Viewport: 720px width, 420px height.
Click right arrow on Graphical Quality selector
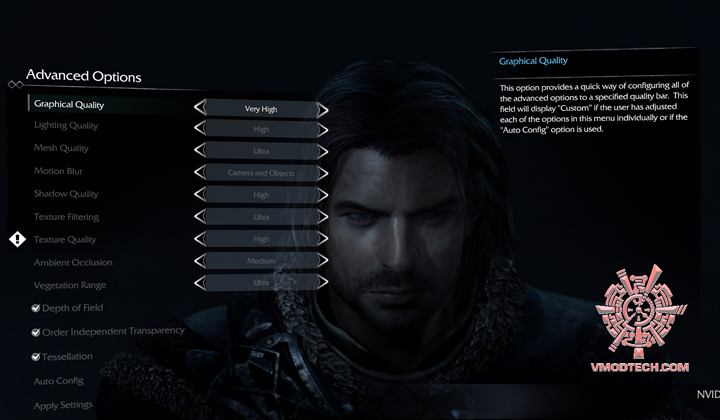coord(323,108)
